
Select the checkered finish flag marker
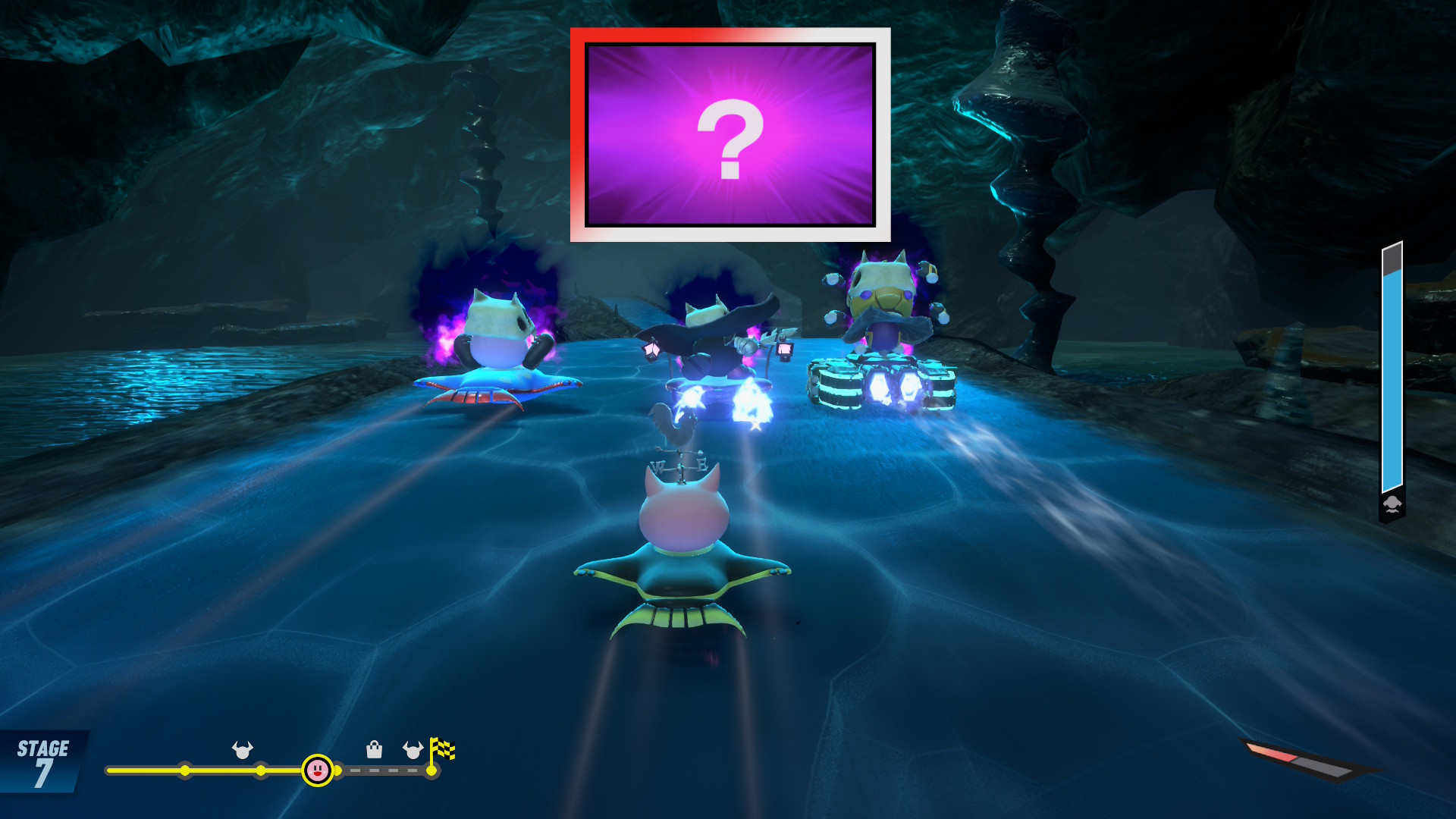442,750
